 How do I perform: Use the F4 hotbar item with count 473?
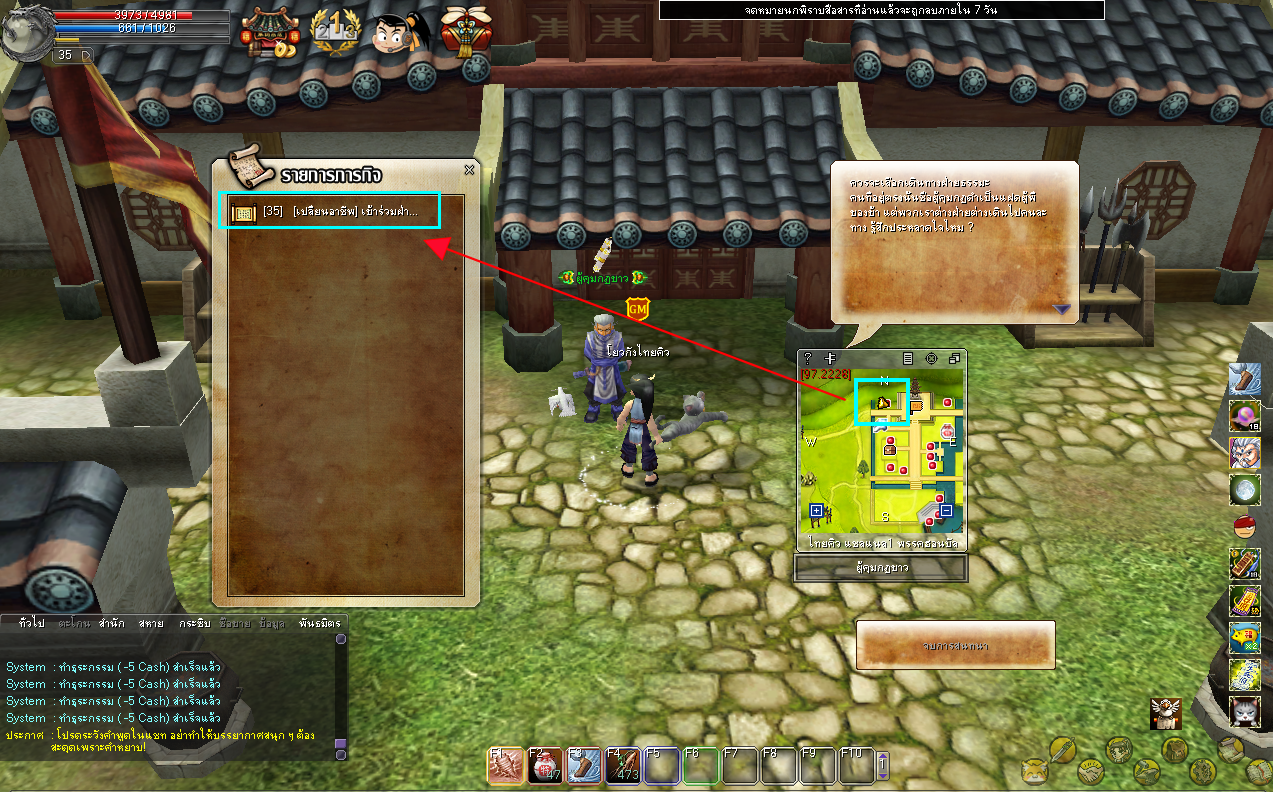[623, 765]
